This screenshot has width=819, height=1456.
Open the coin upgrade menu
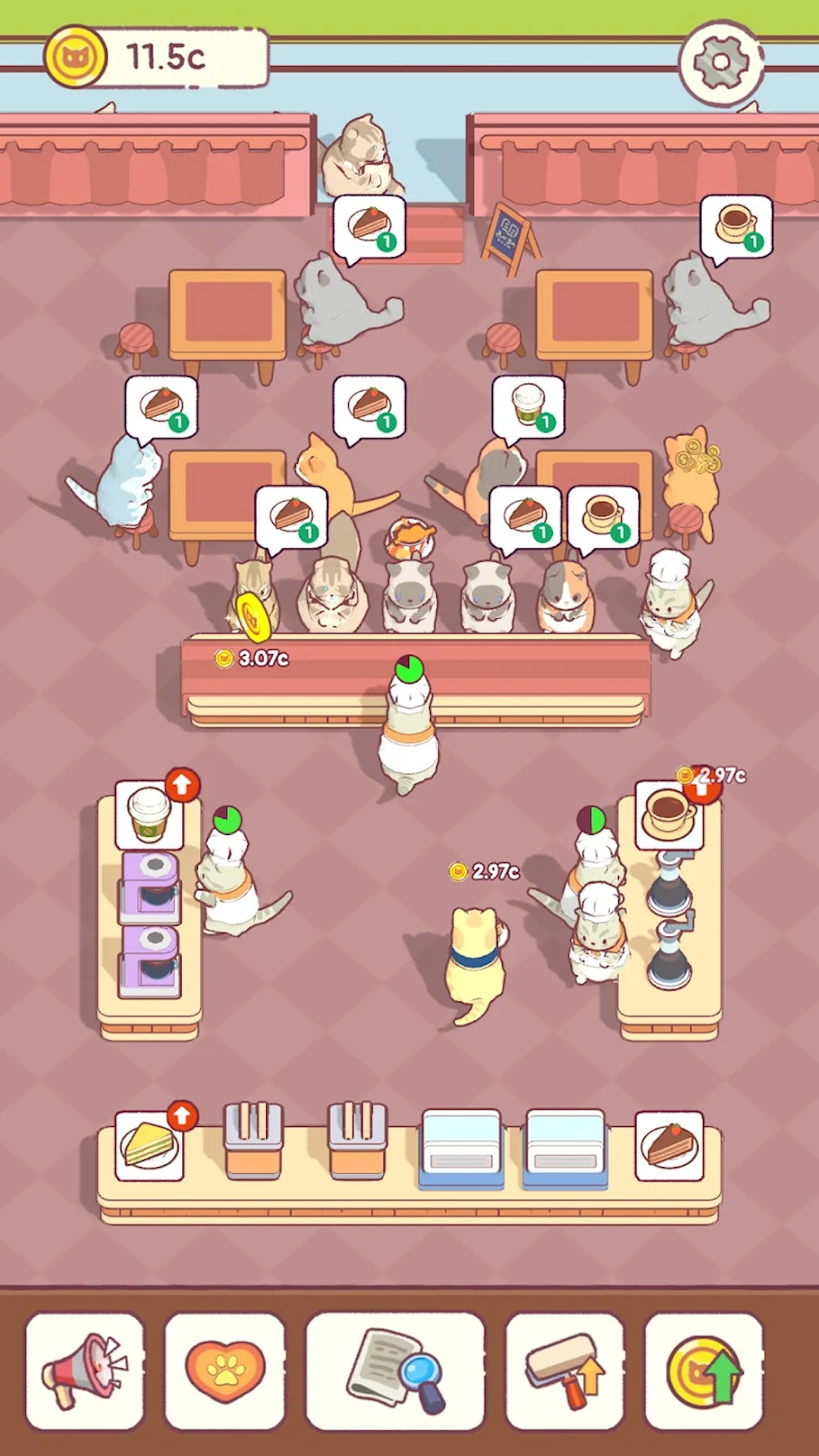point(704,1371)
